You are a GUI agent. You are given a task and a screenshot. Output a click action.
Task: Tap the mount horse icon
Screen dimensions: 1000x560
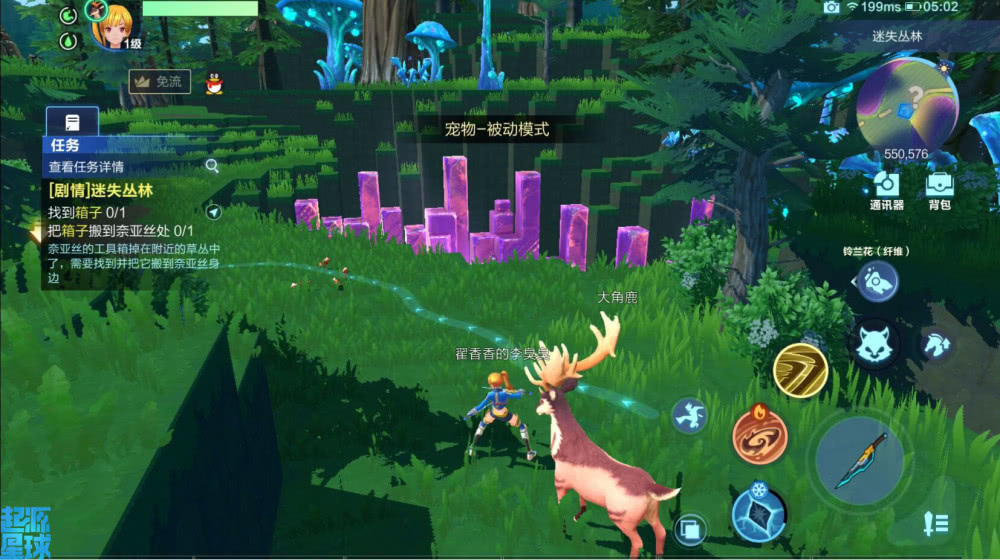coord(936,343)
